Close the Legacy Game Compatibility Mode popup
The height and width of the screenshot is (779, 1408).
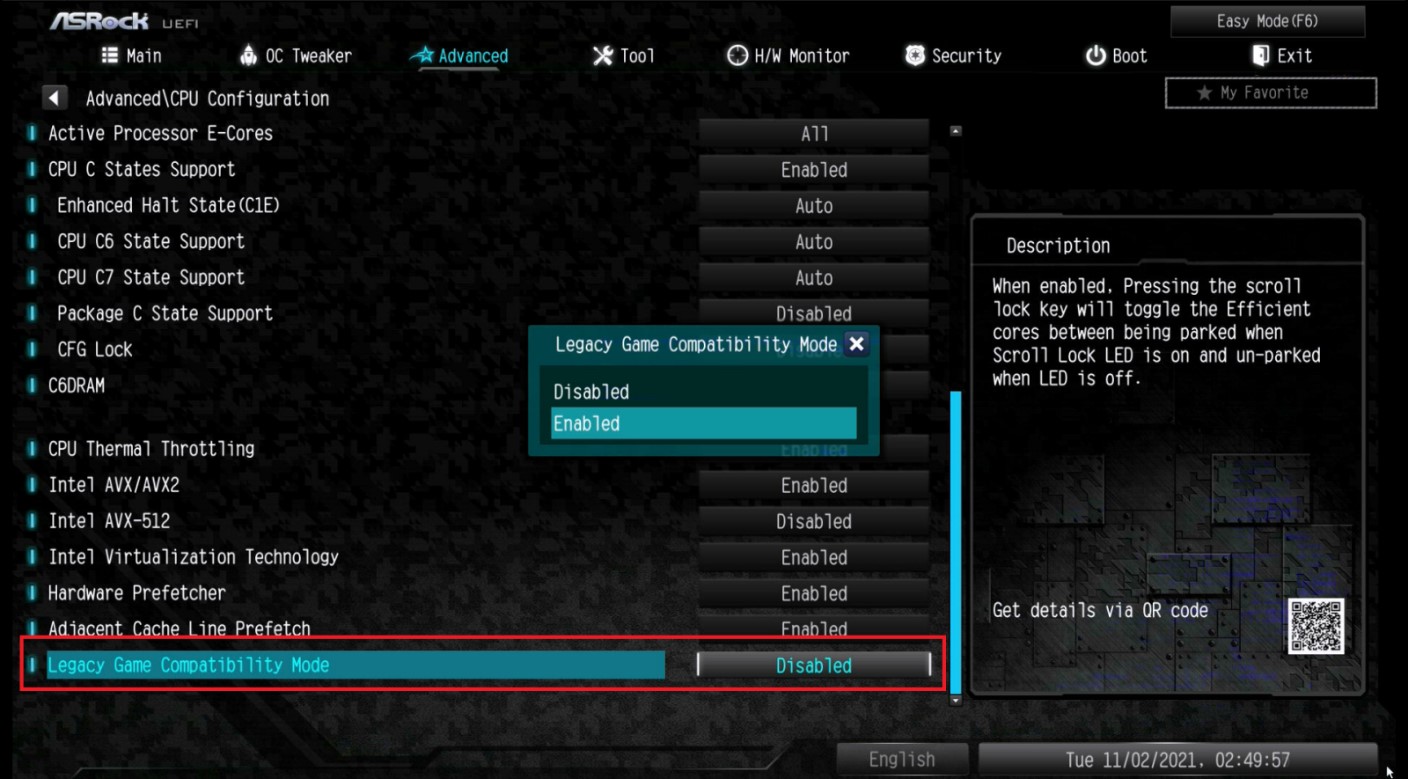click(x=856, y=344)
